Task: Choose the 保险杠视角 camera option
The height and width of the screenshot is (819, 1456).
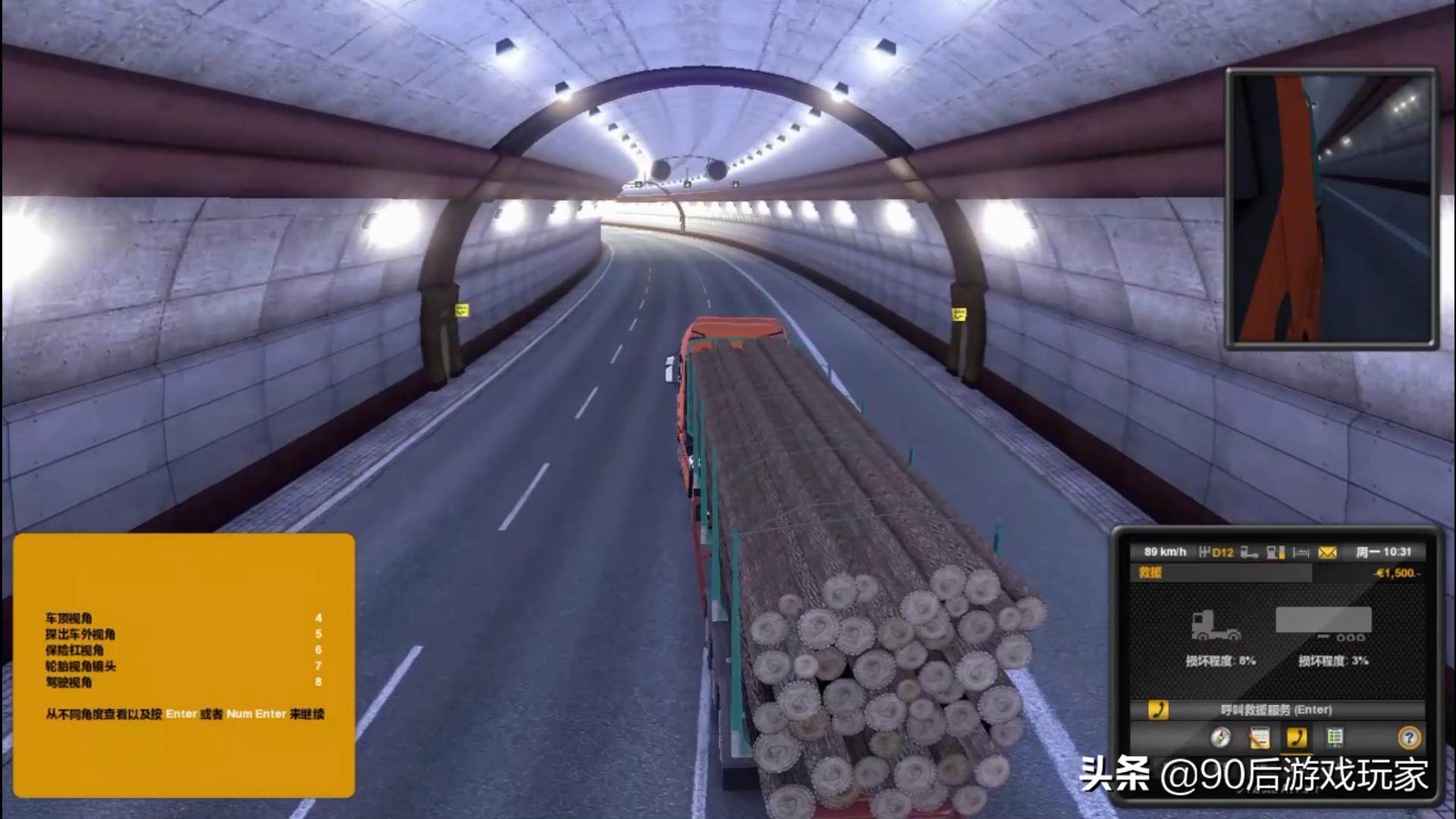Action: point(68,650)
